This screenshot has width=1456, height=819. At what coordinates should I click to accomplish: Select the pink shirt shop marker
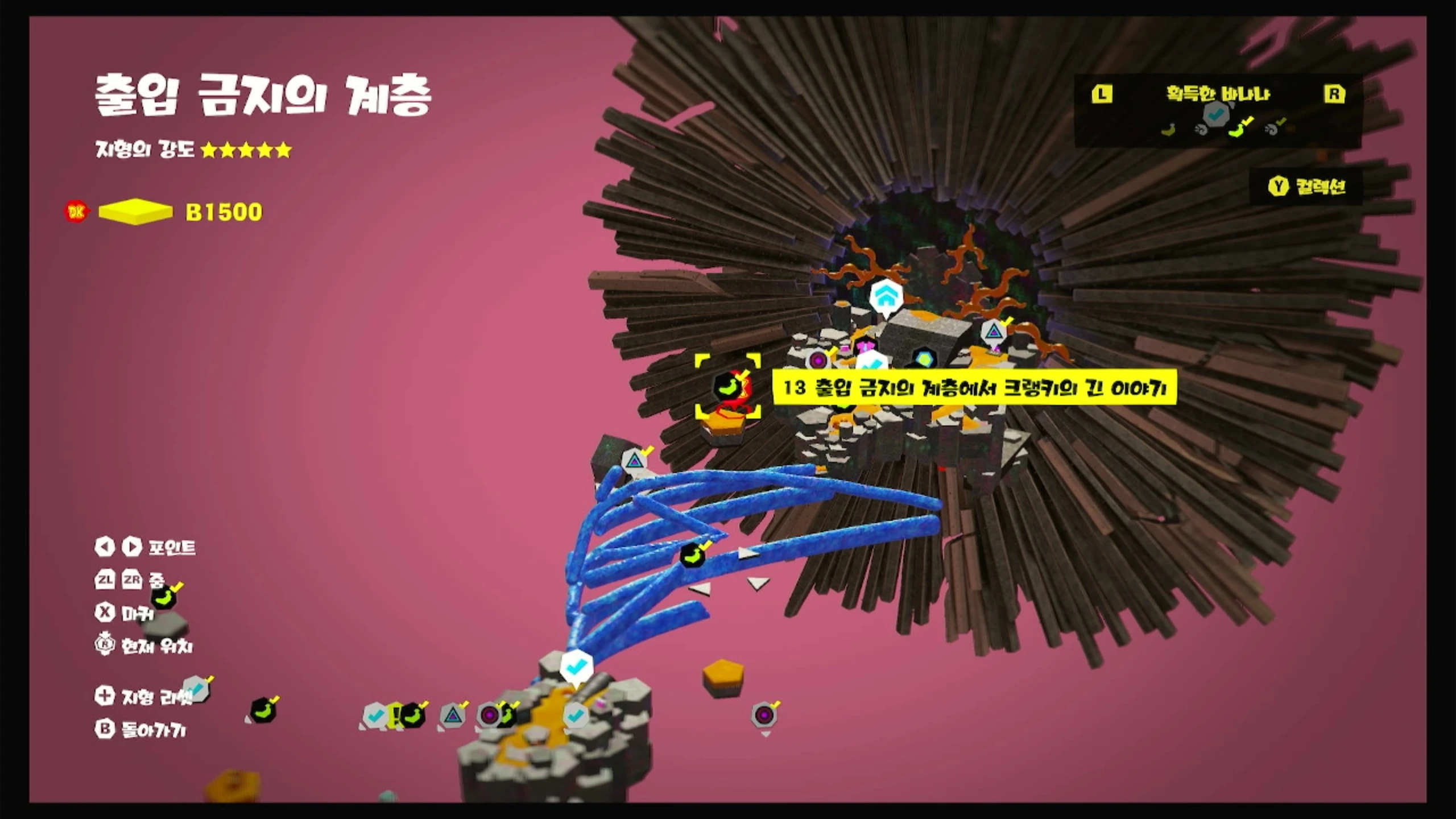865,345
